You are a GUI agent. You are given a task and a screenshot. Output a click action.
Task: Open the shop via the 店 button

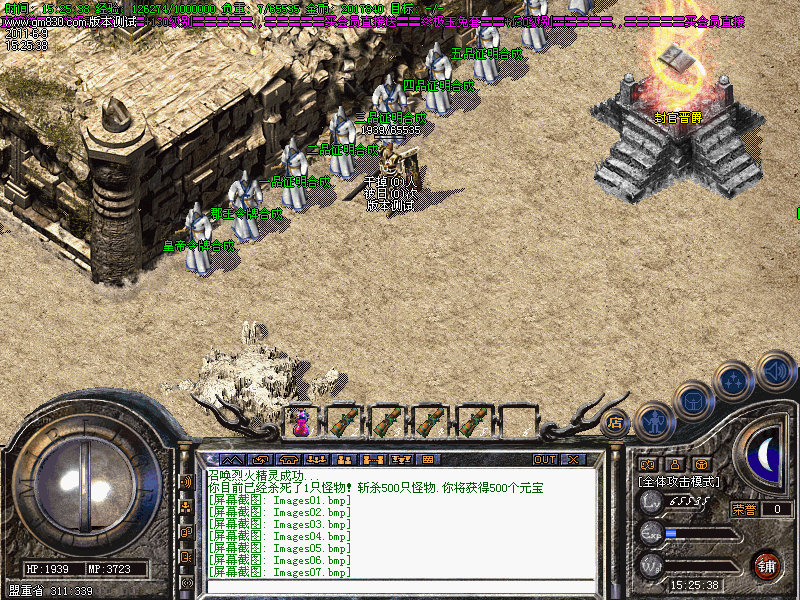point(615,422)
